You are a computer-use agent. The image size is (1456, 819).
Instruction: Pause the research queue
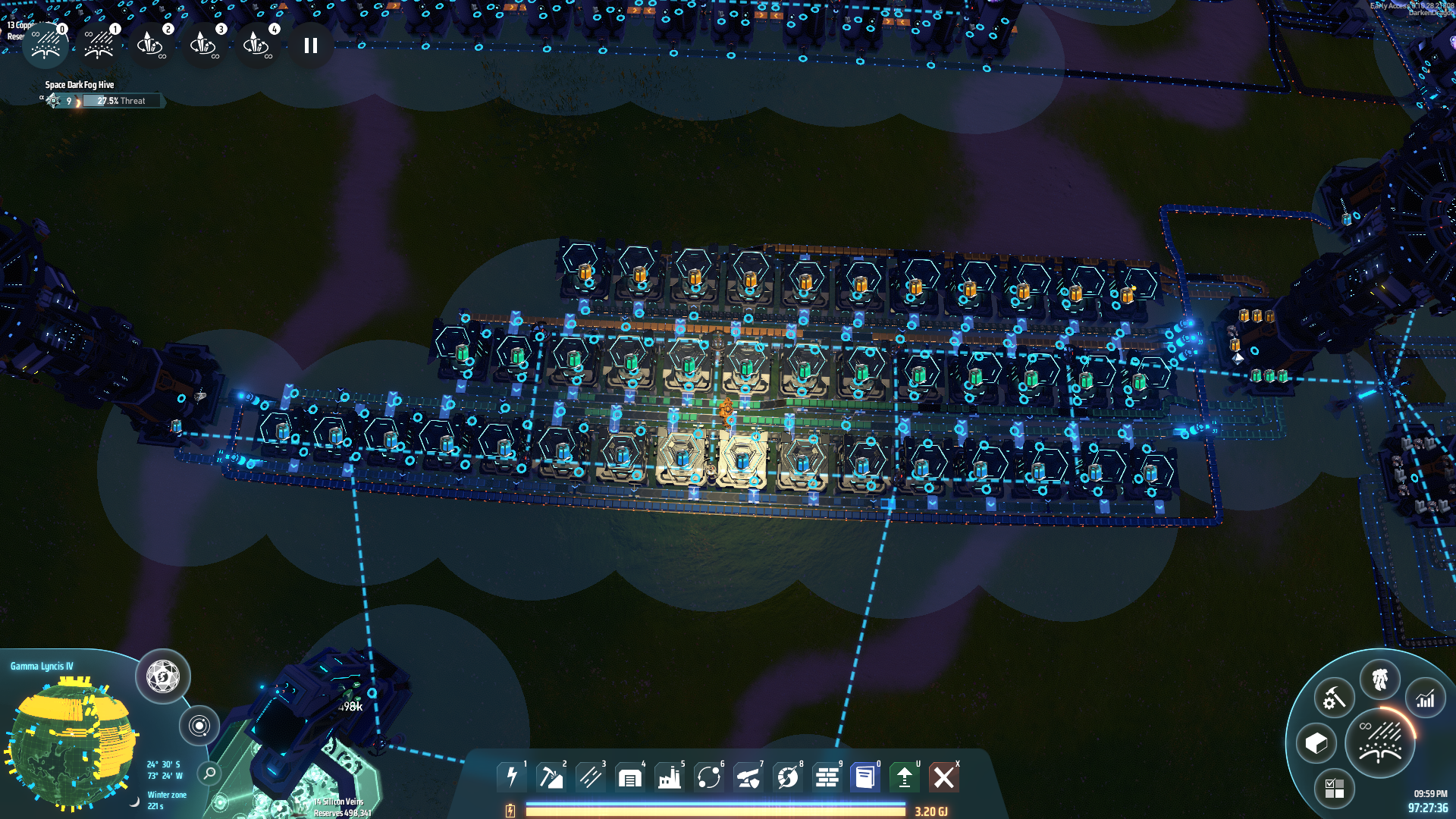[310, 45]
